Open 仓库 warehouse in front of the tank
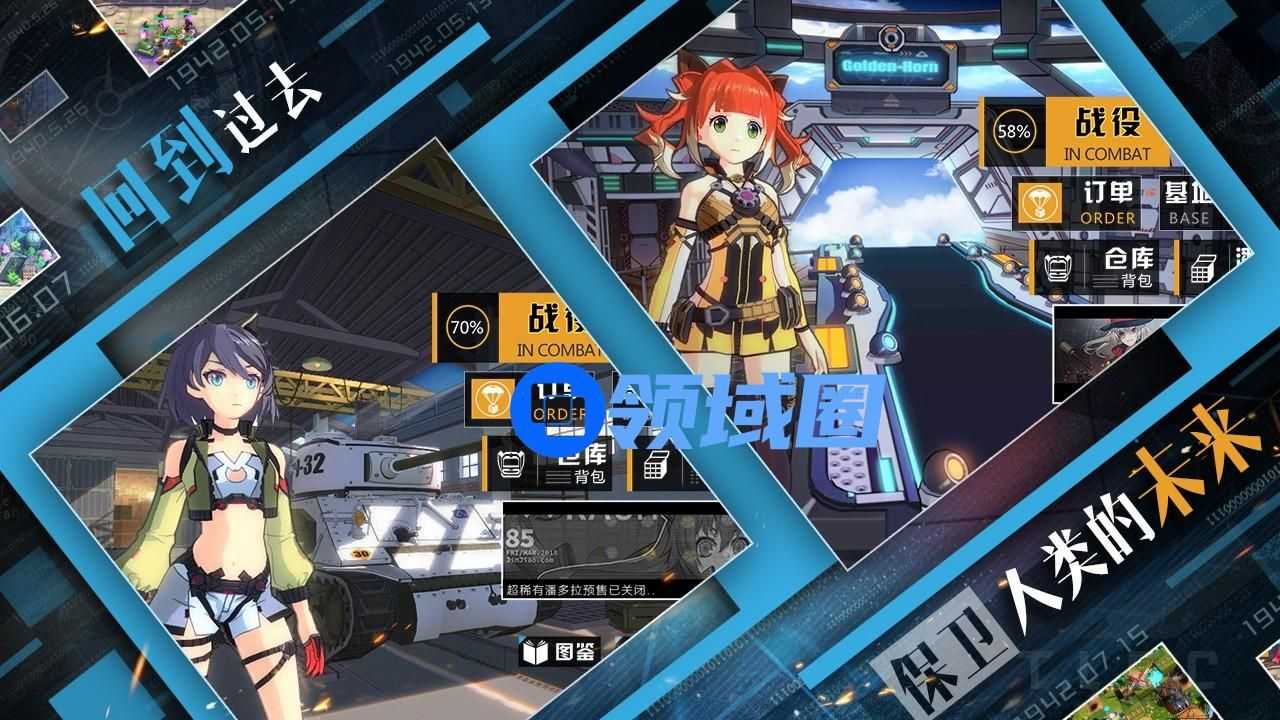1280x720 pixels. point(555,463)
